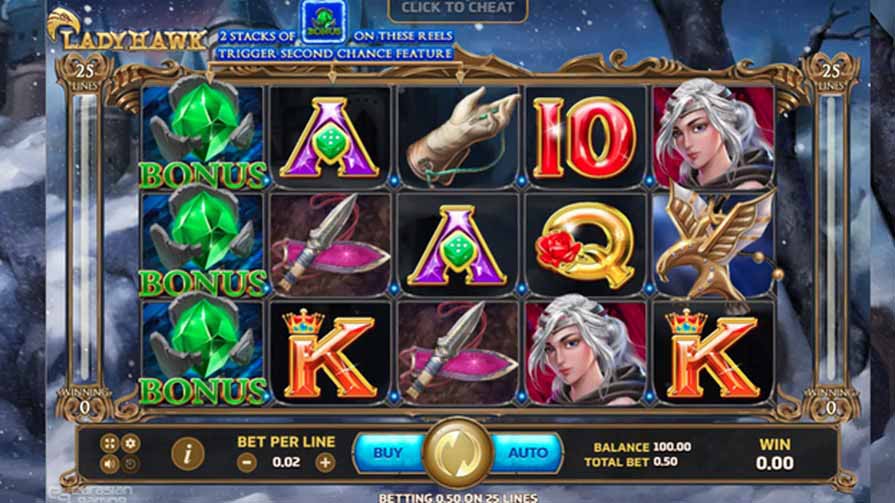The width and height of the screenshot is (895, 503).
Task: Increase bet per line with plus
Action: pos(325,462)
